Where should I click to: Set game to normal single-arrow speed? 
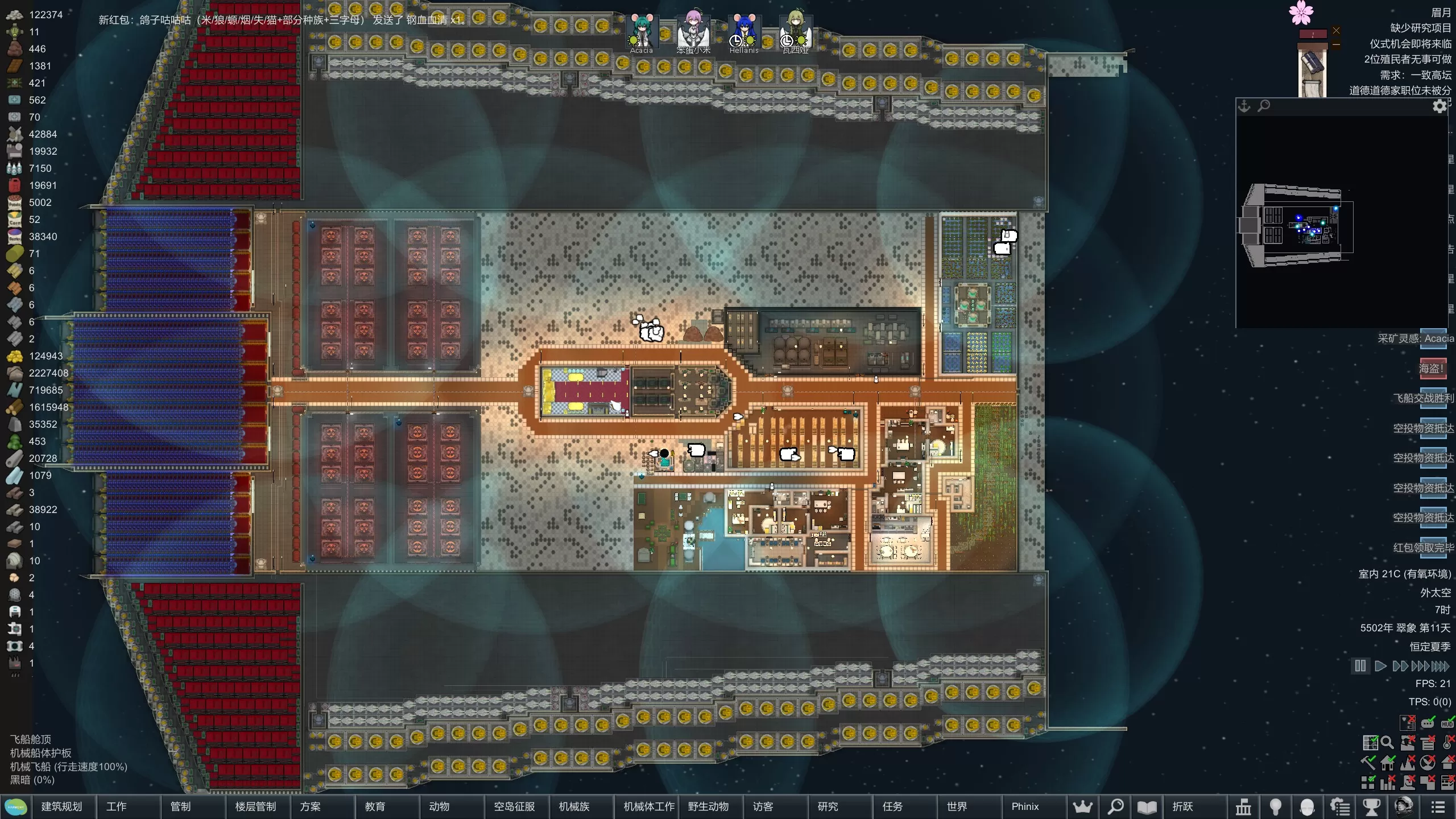pyautogui.click(x=1380, y=666)
